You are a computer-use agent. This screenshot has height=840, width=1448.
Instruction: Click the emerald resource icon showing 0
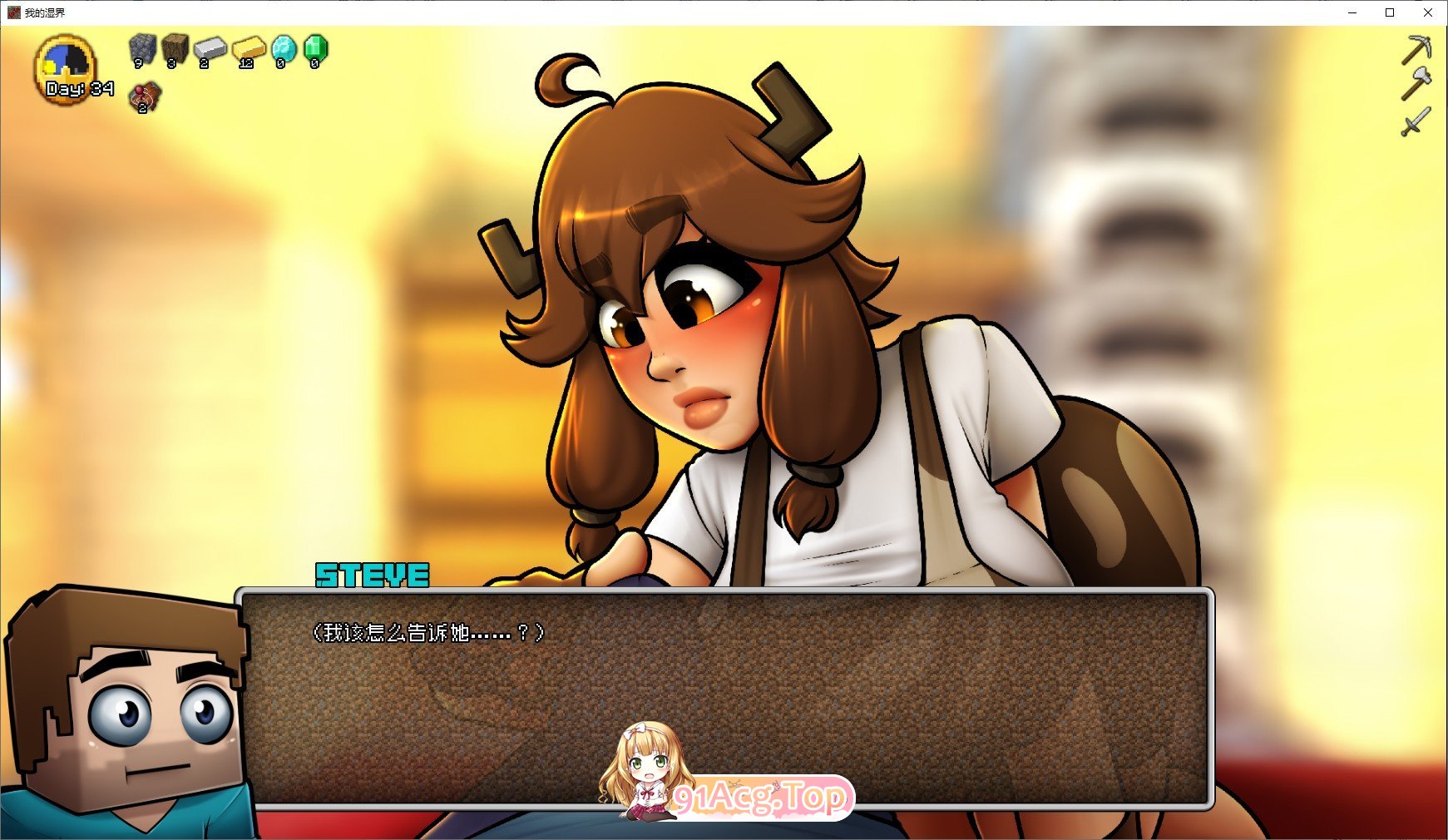click(314, 50)
